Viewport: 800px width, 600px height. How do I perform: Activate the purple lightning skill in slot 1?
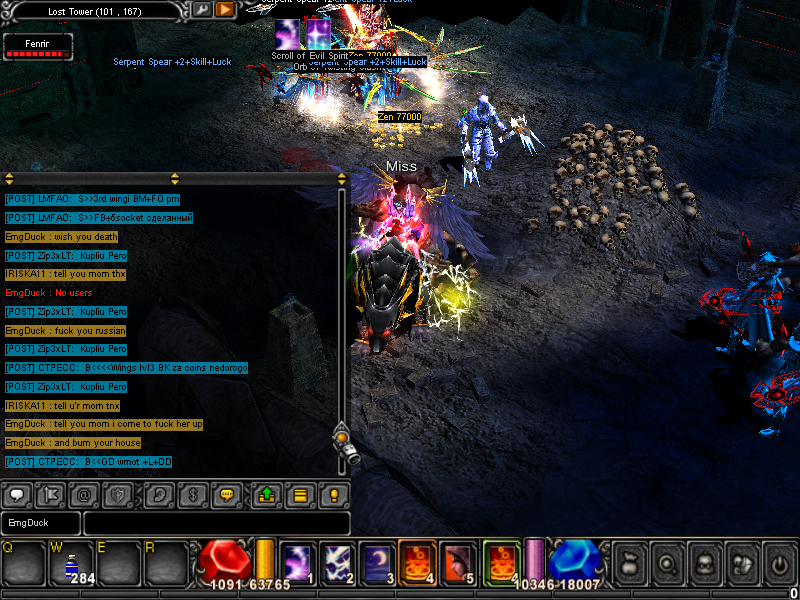coord(297,563)
